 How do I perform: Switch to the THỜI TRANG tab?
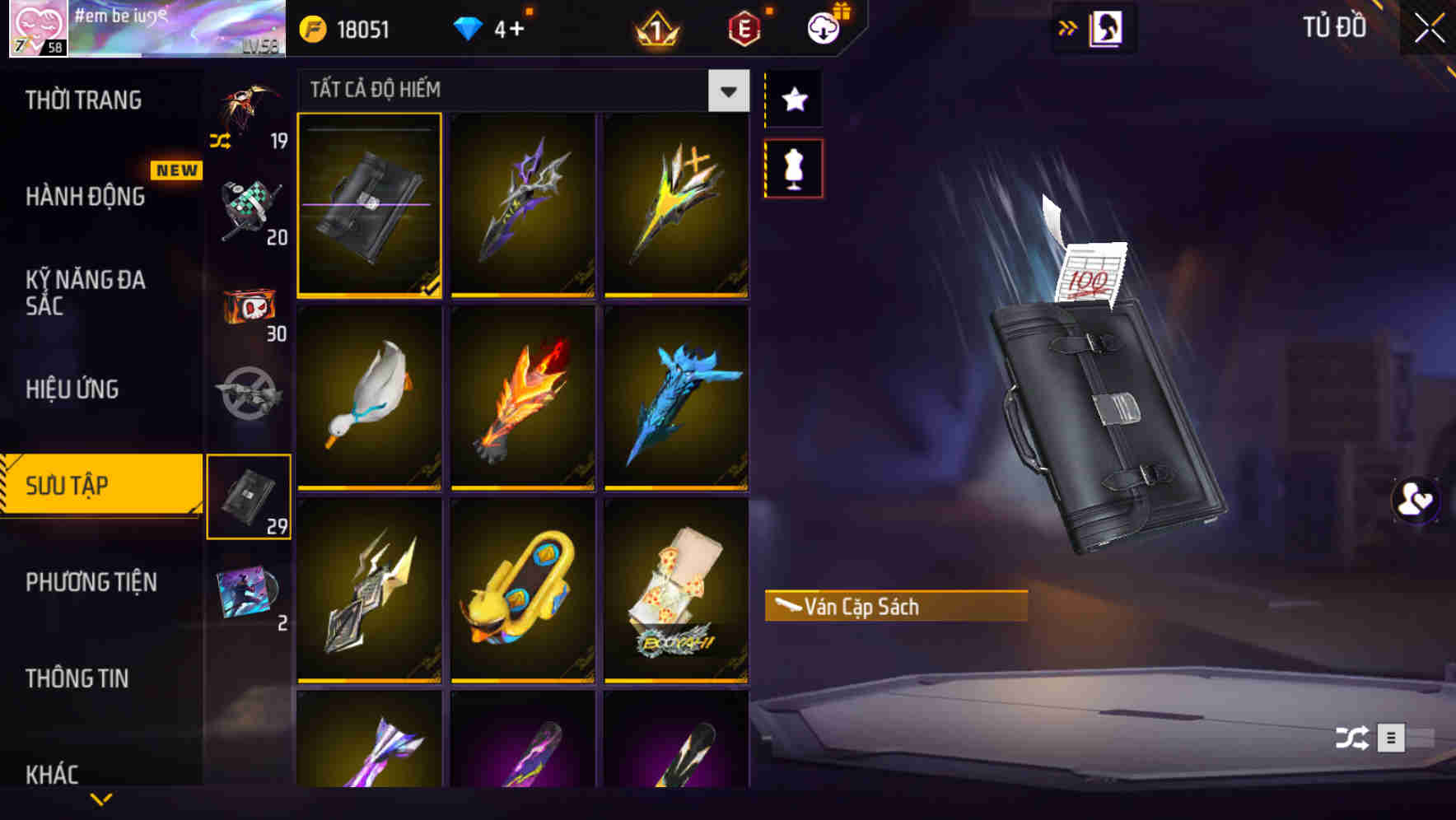(82, 99)
